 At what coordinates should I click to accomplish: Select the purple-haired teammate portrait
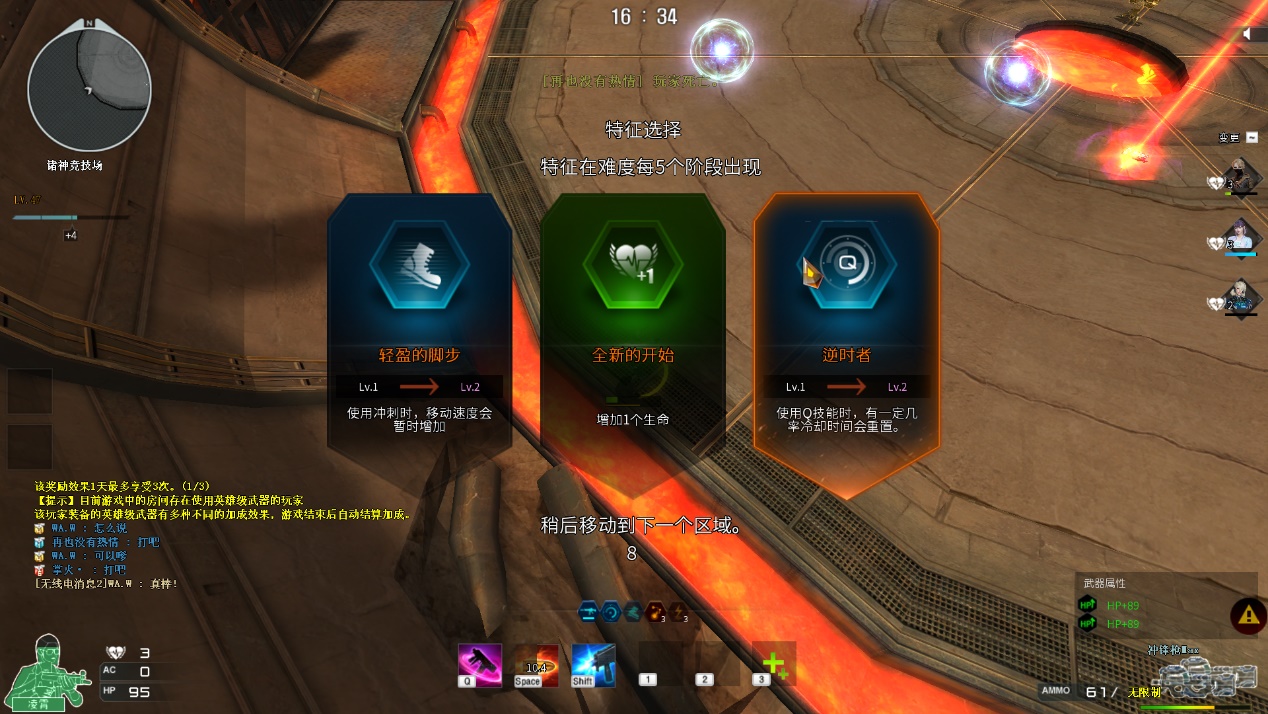[x=1240, y=235]
